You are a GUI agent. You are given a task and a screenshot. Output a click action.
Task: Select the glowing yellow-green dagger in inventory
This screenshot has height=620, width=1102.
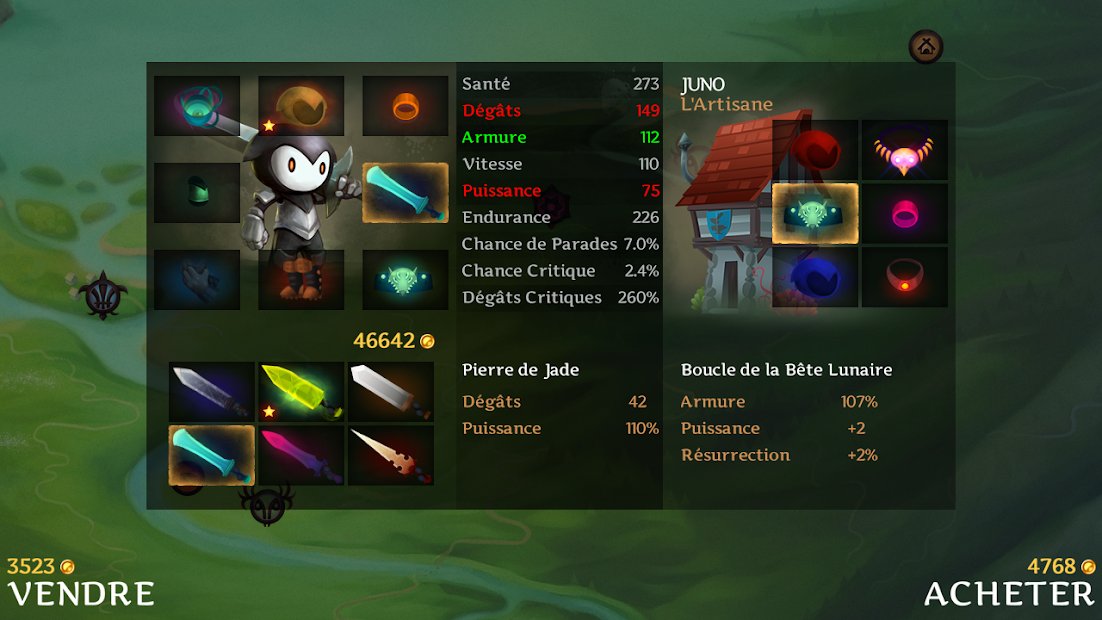[x=301, y=391]
